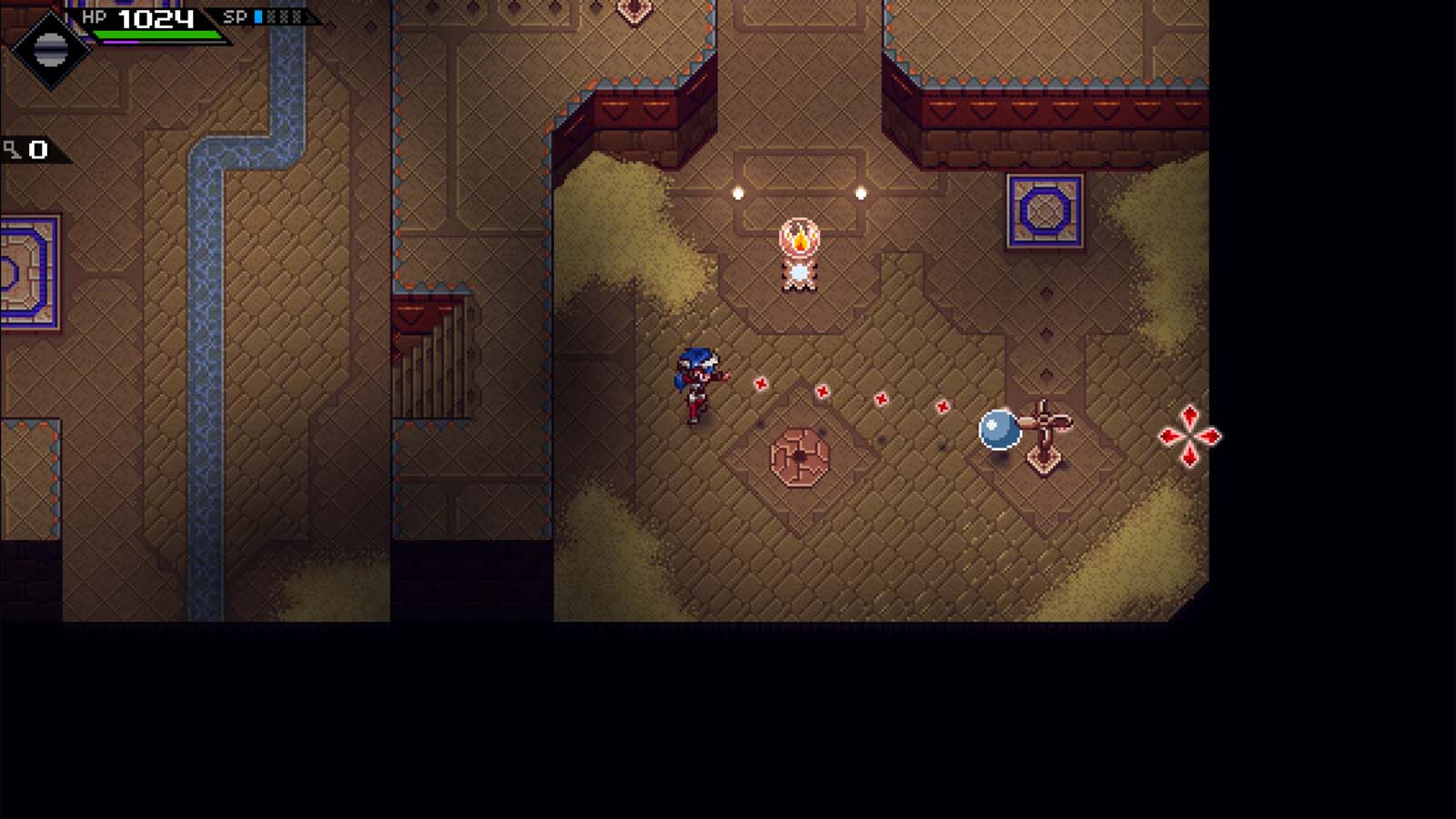Select the blue ball projectile
This screenshot has height=819, width=1456.
[x=997, y=430]
